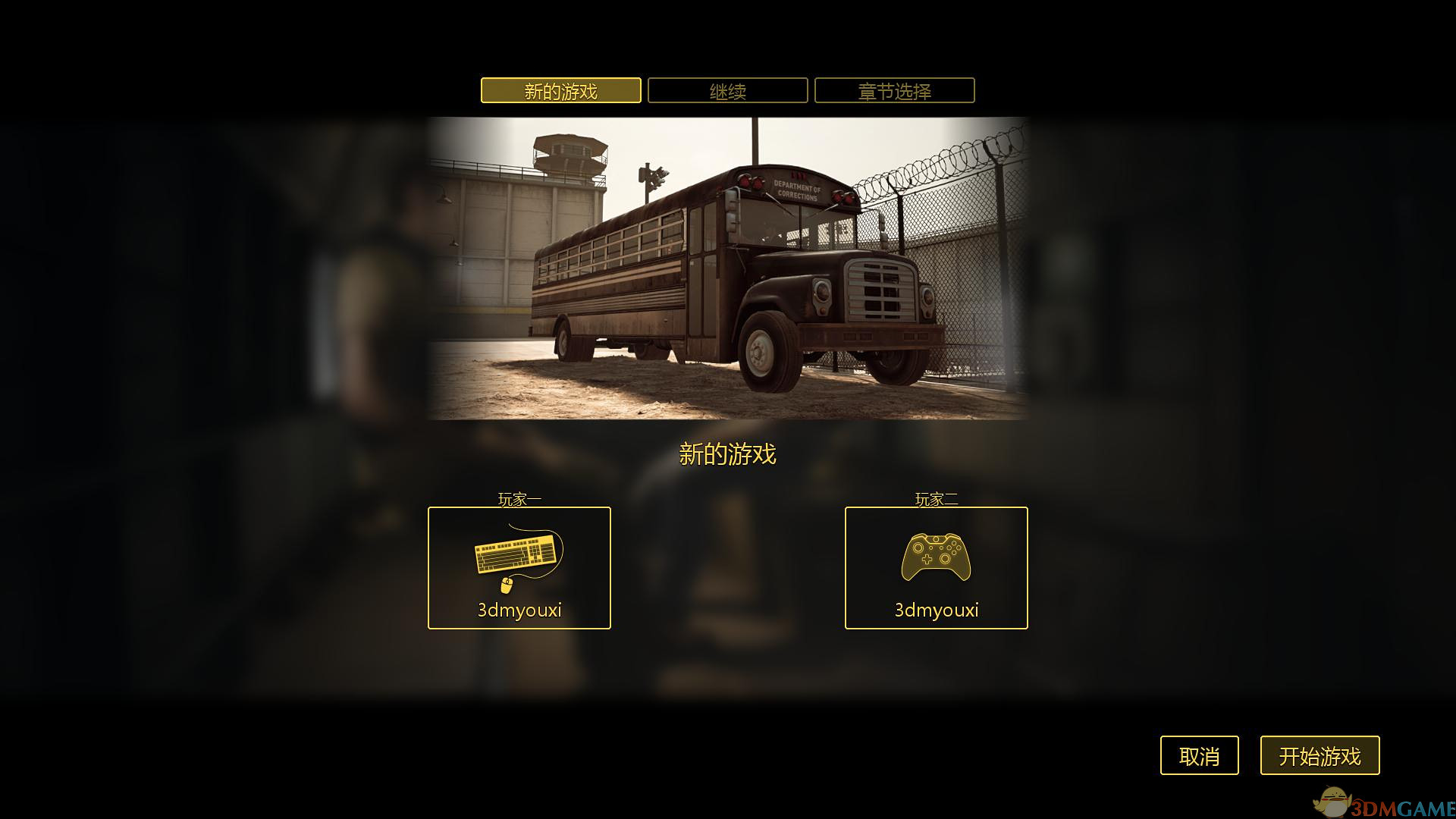Switch to the 新的游戏 tab

click(x=560, y=91)
